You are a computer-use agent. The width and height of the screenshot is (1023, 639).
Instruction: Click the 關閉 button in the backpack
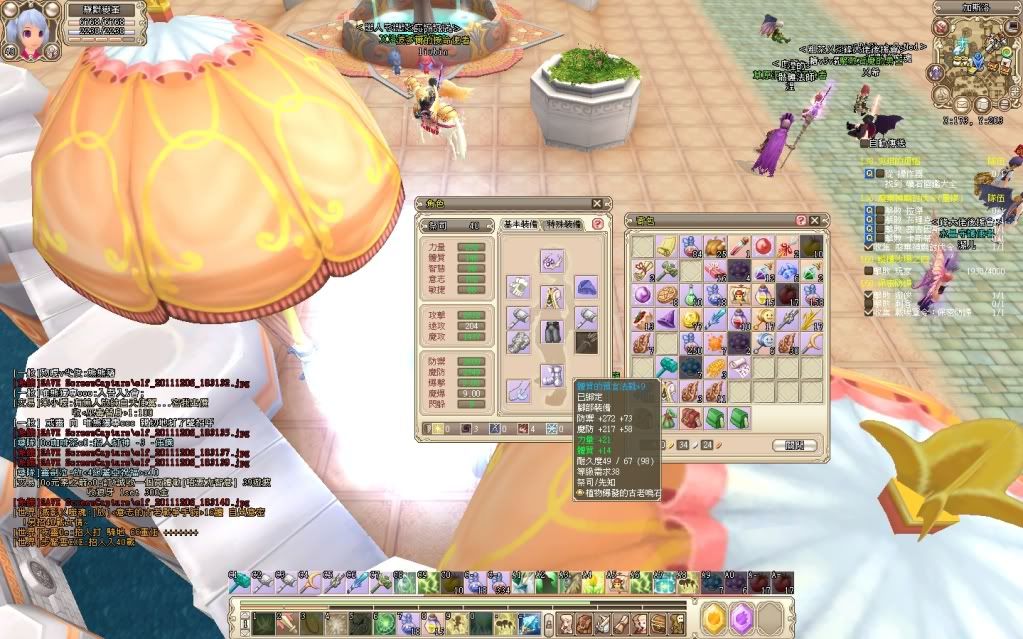pos(794,446)
